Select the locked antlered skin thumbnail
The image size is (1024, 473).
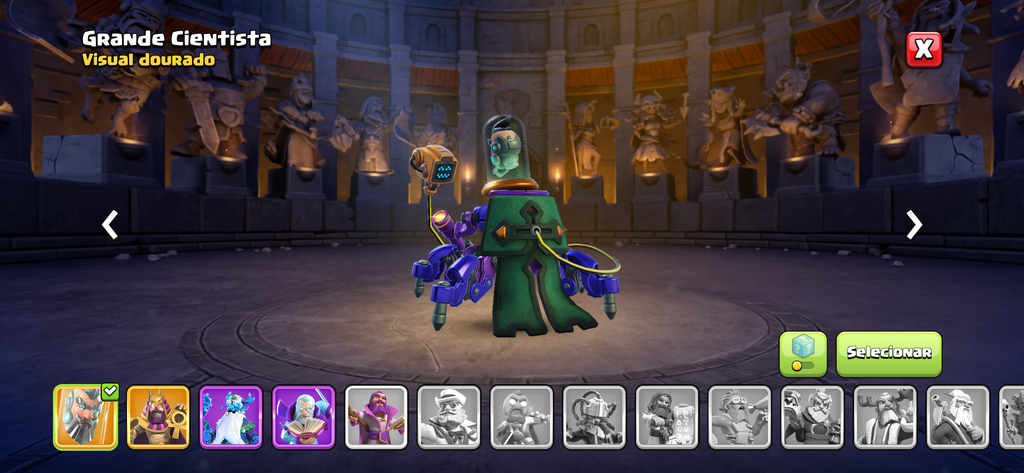point(885,416)
